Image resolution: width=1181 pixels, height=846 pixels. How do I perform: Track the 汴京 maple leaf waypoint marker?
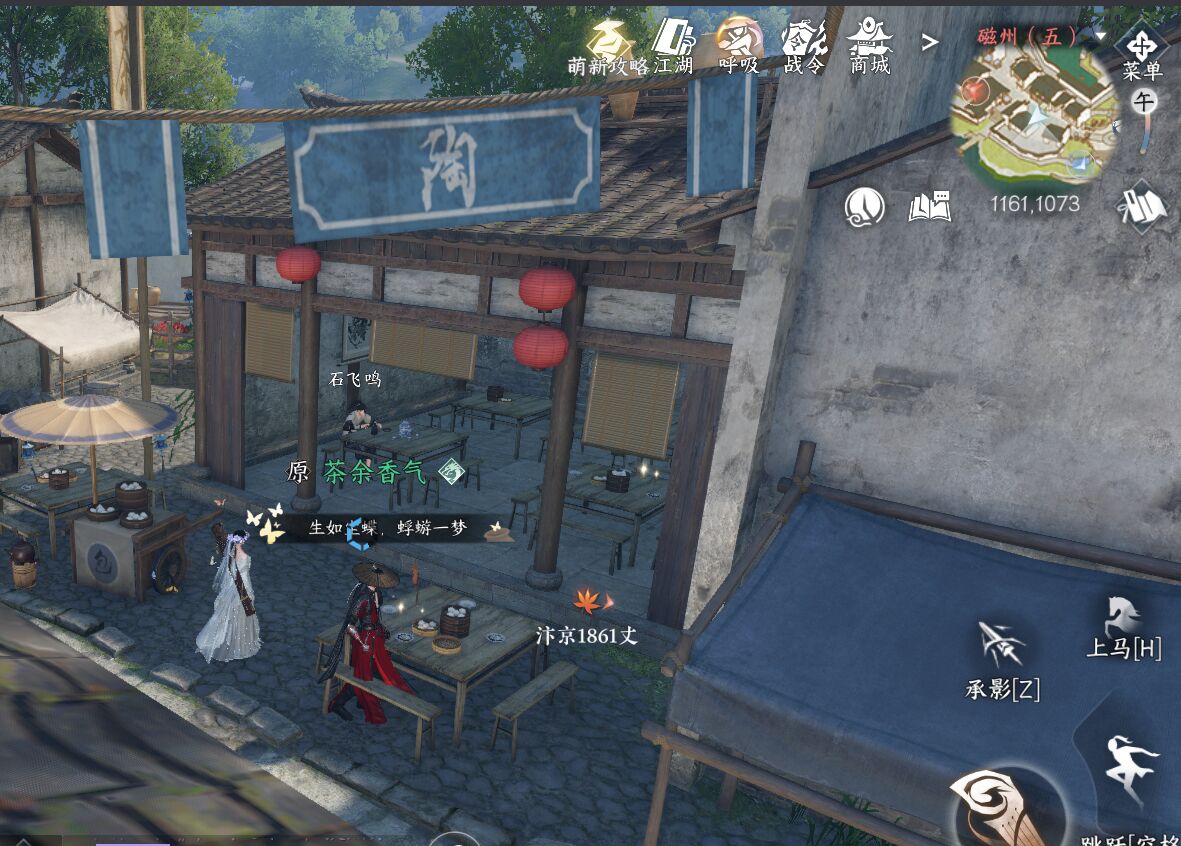[587, 601]
